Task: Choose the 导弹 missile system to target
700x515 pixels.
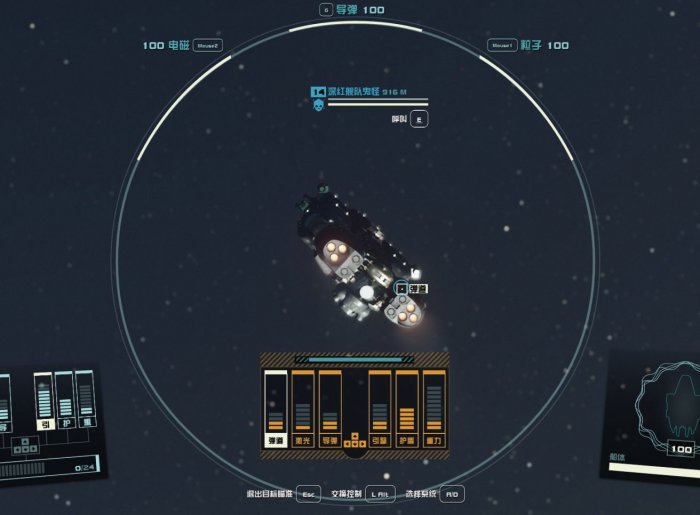Action: click(329, 409)
